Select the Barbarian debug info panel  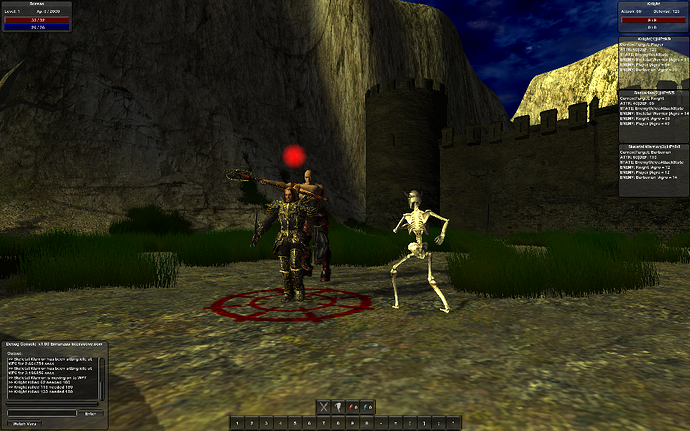click(x=653, y=112)
